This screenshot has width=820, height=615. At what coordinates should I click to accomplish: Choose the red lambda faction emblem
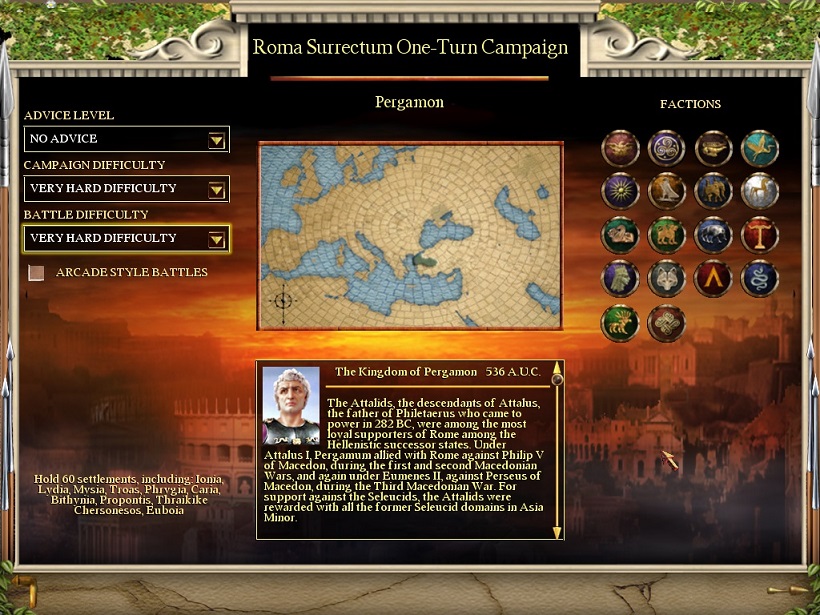(x=714, y=279)
